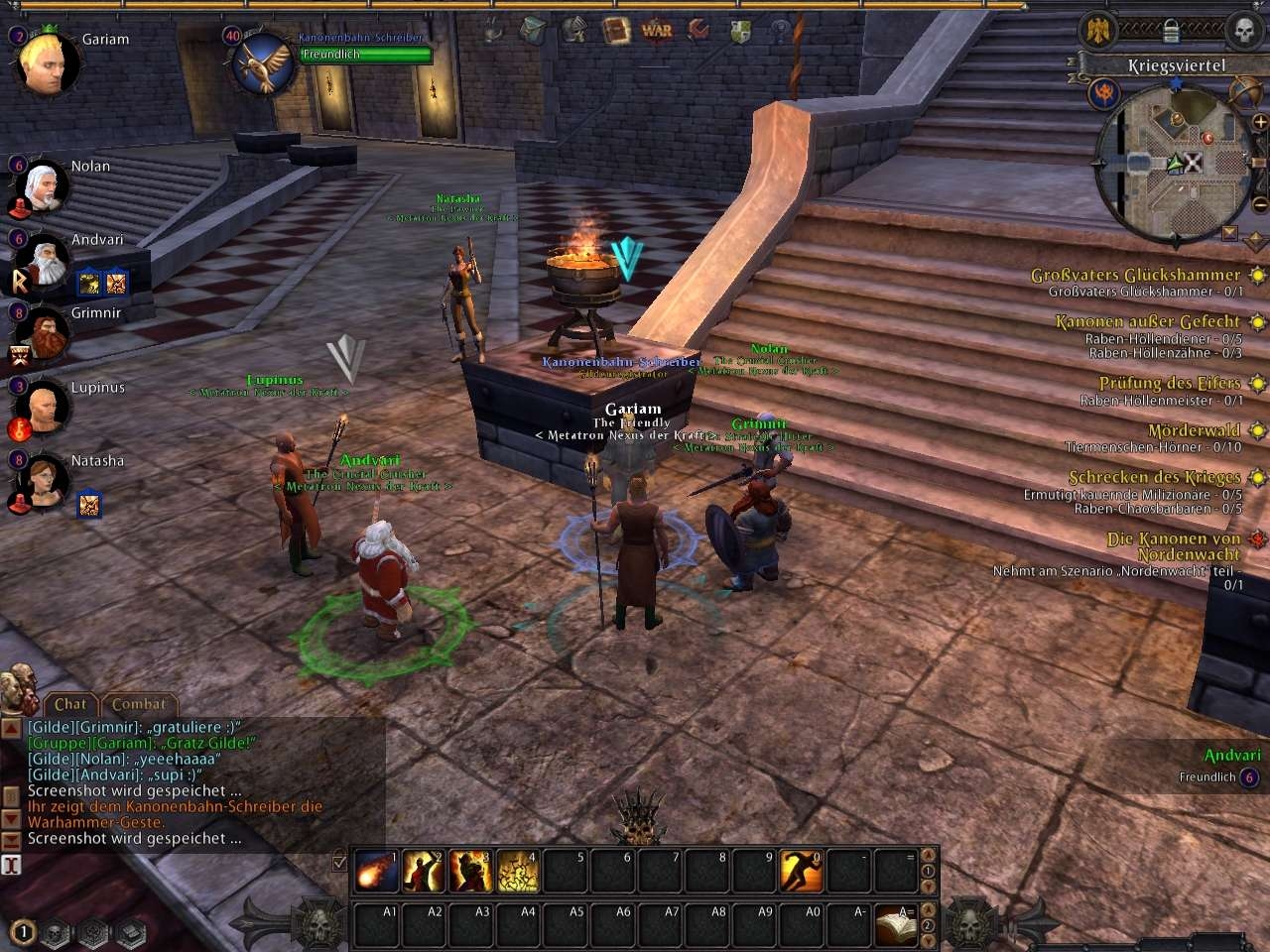Open the Tome of Knowledge book icon
Viewport: 1270px width, 952px height.
pyautogui.click(x=617, y=30)
